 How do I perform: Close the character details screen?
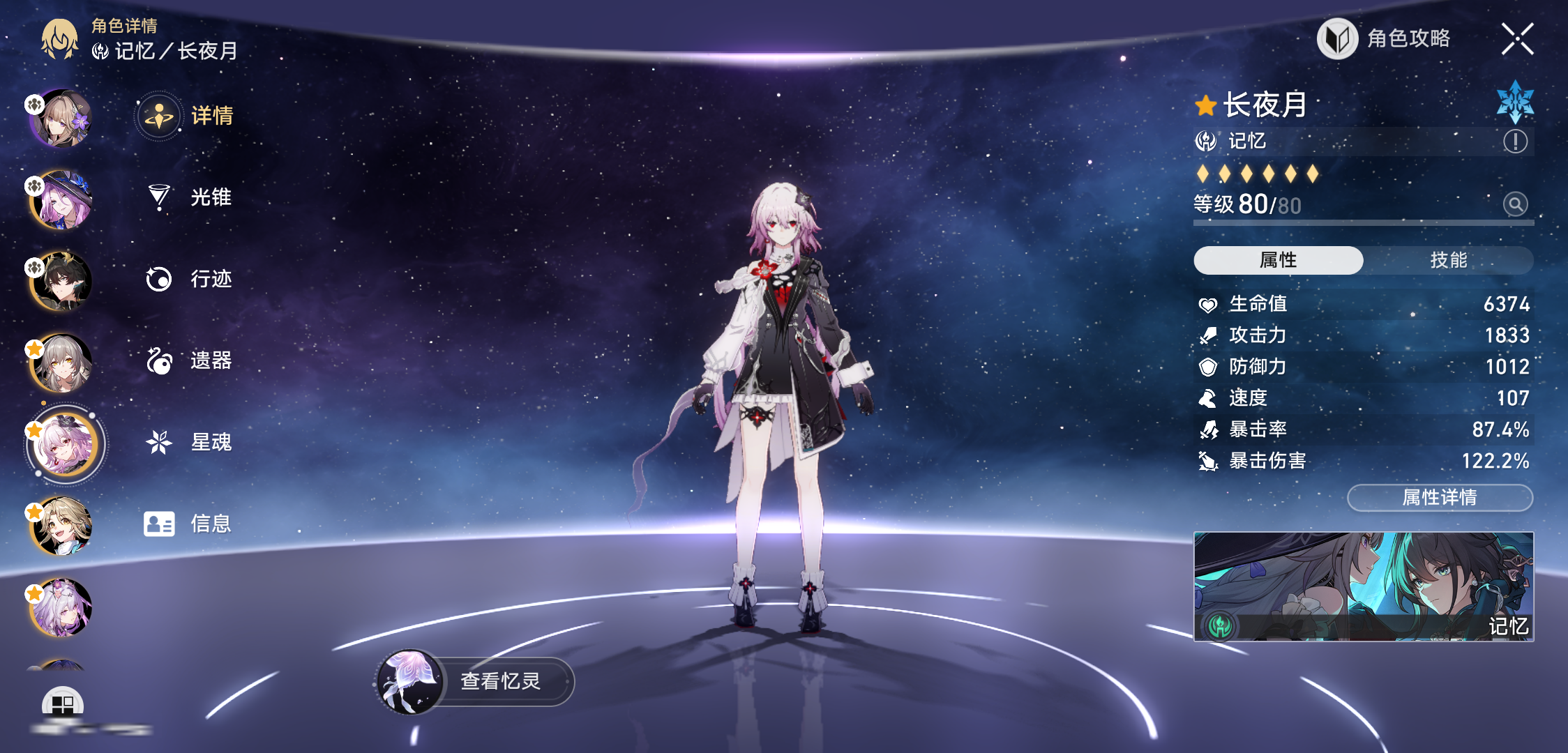pos(1516,38)
